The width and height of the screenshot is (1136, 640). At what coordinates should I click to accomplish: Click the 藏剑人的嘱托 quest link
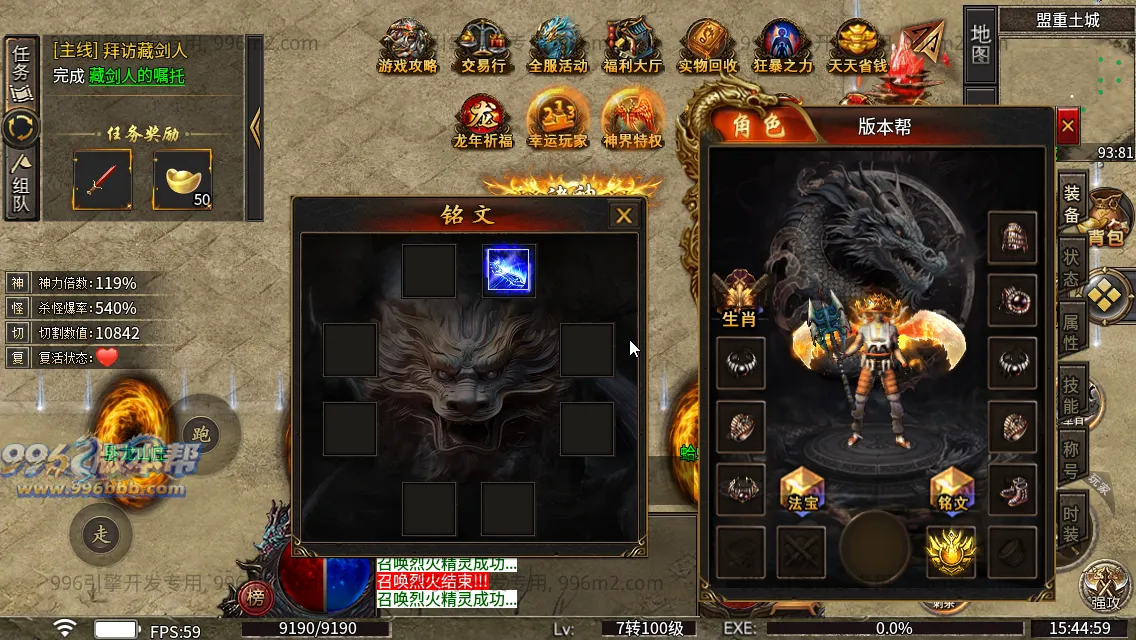tap(136, 76)
